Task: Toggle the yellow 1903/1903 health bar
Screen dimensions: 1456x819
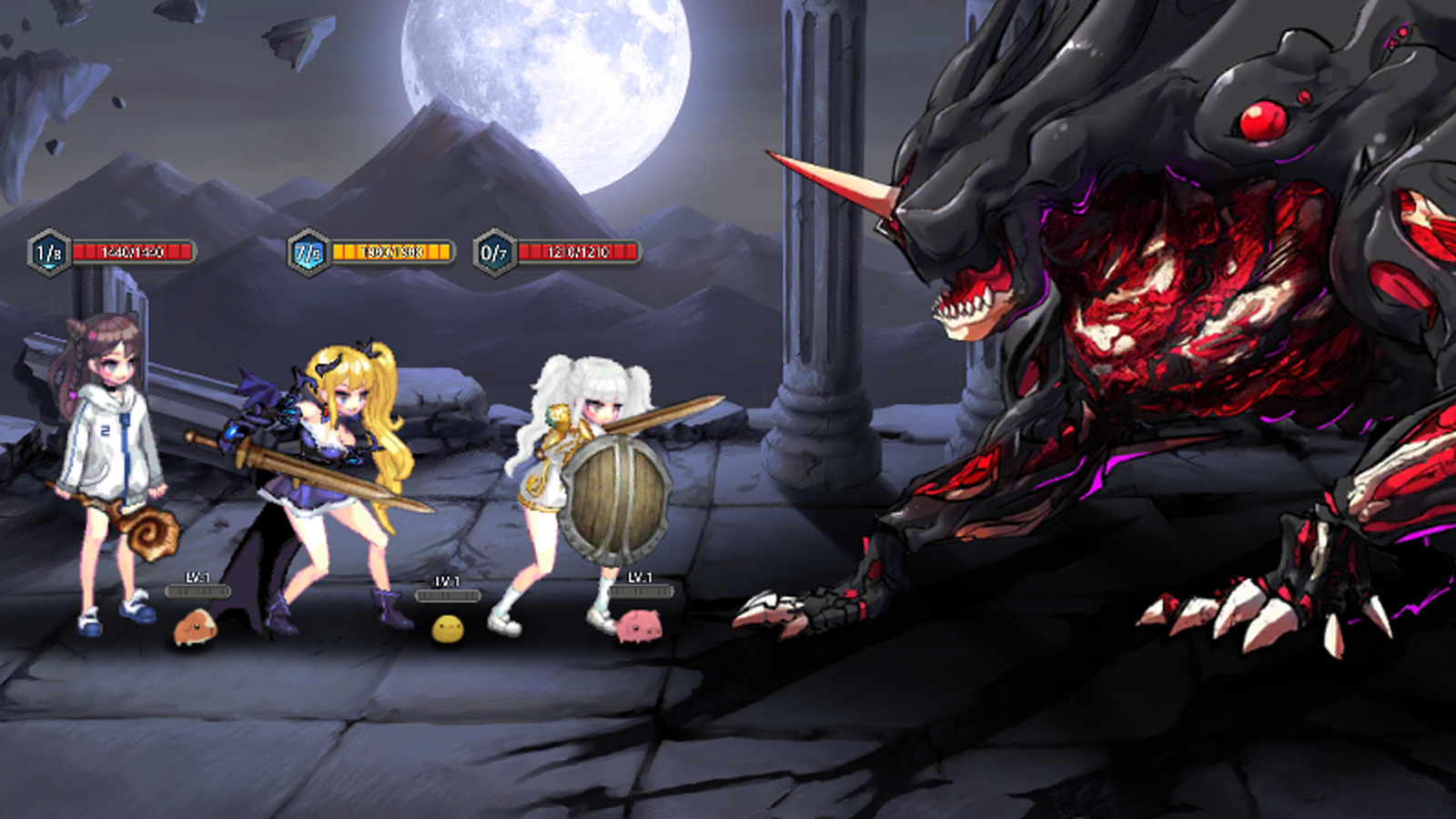Action: (389, 252)
